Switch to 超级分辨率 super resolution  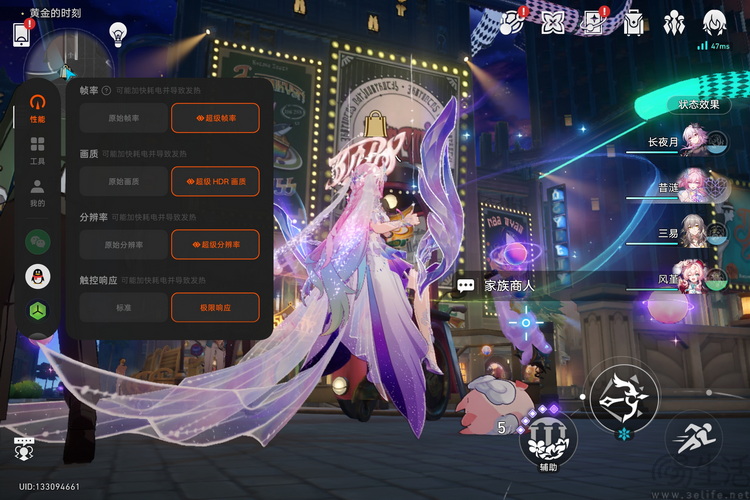(215, 244)
